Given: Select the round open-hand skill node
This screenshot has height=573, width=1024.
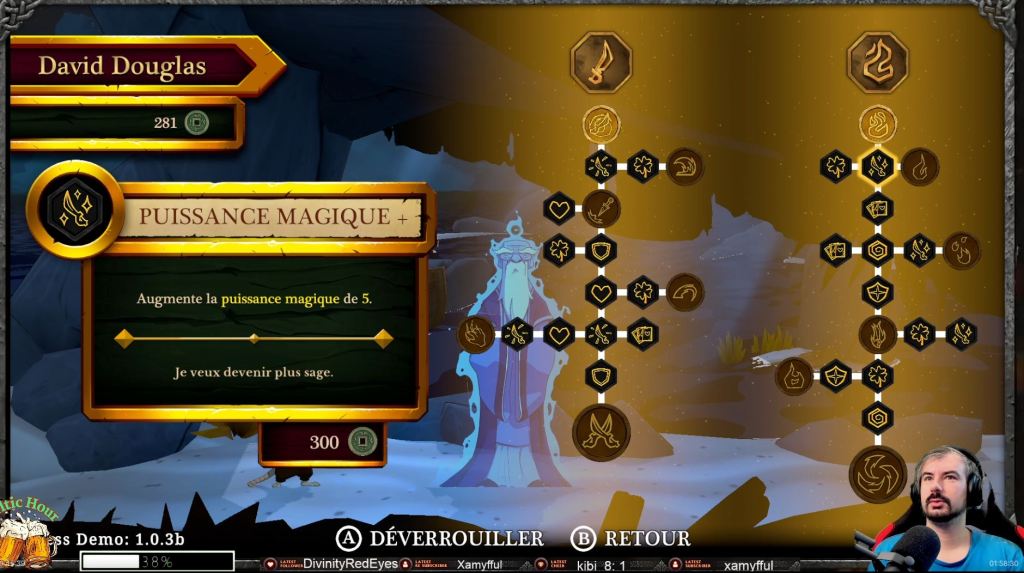Looking at the screenshot, I should click(476, 333).
